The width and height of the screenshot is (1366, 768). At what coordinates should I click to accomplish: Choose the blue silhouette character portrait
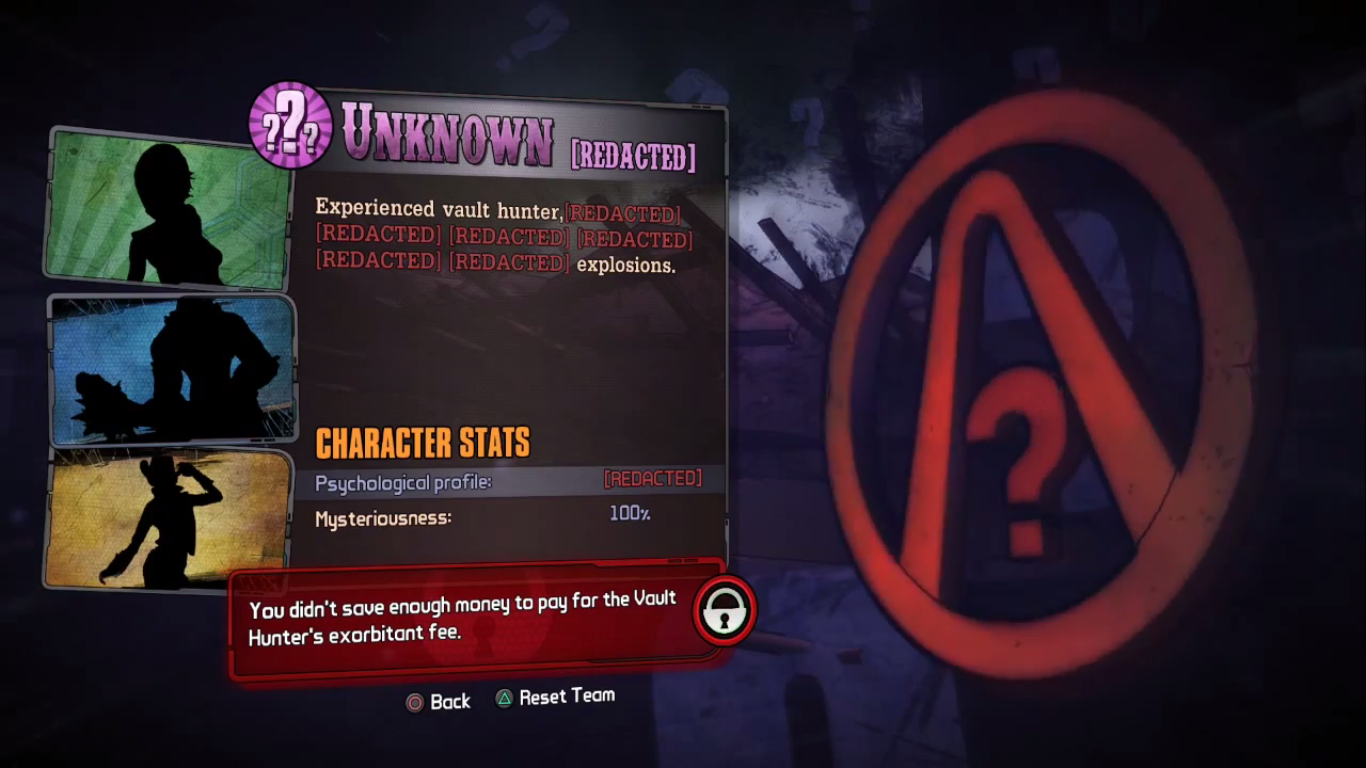[172, 370]
